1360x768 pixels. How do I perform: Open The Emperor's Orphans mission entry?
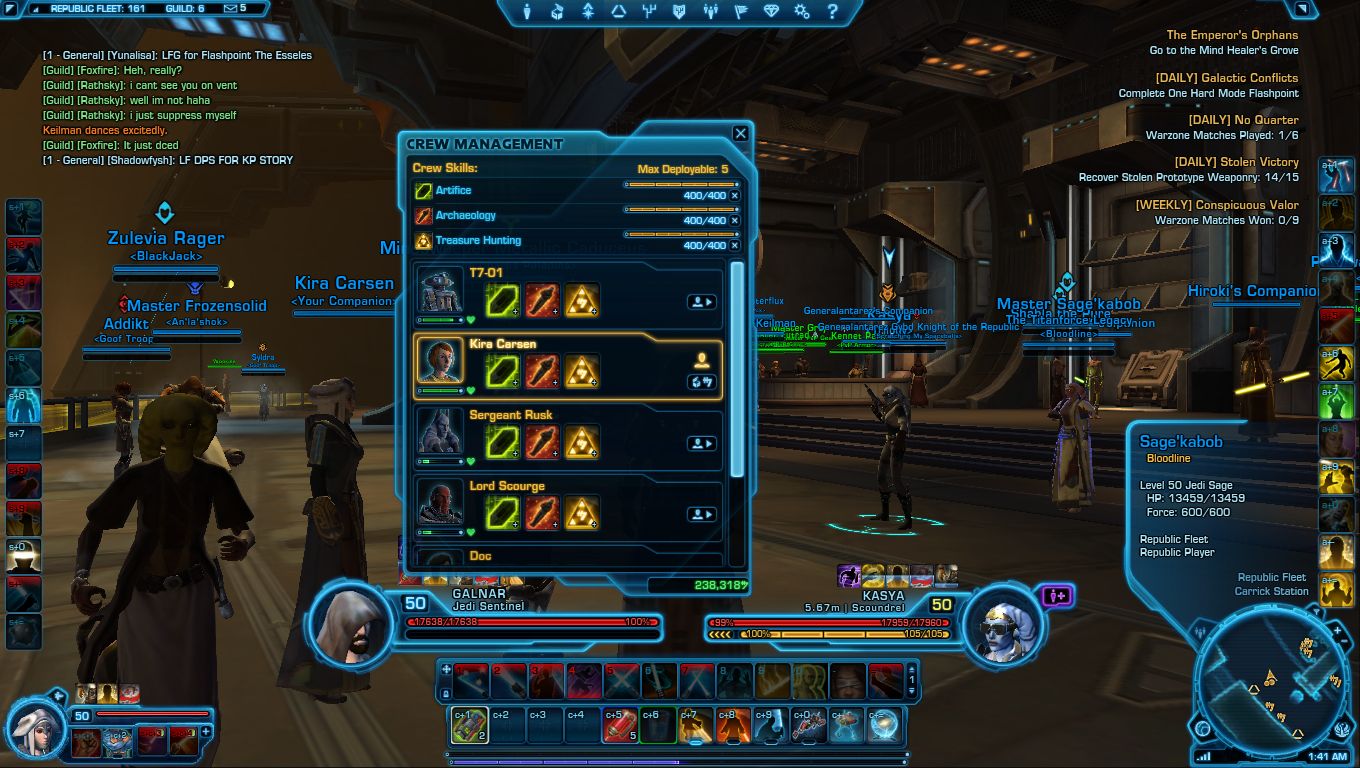point(1231,35)
